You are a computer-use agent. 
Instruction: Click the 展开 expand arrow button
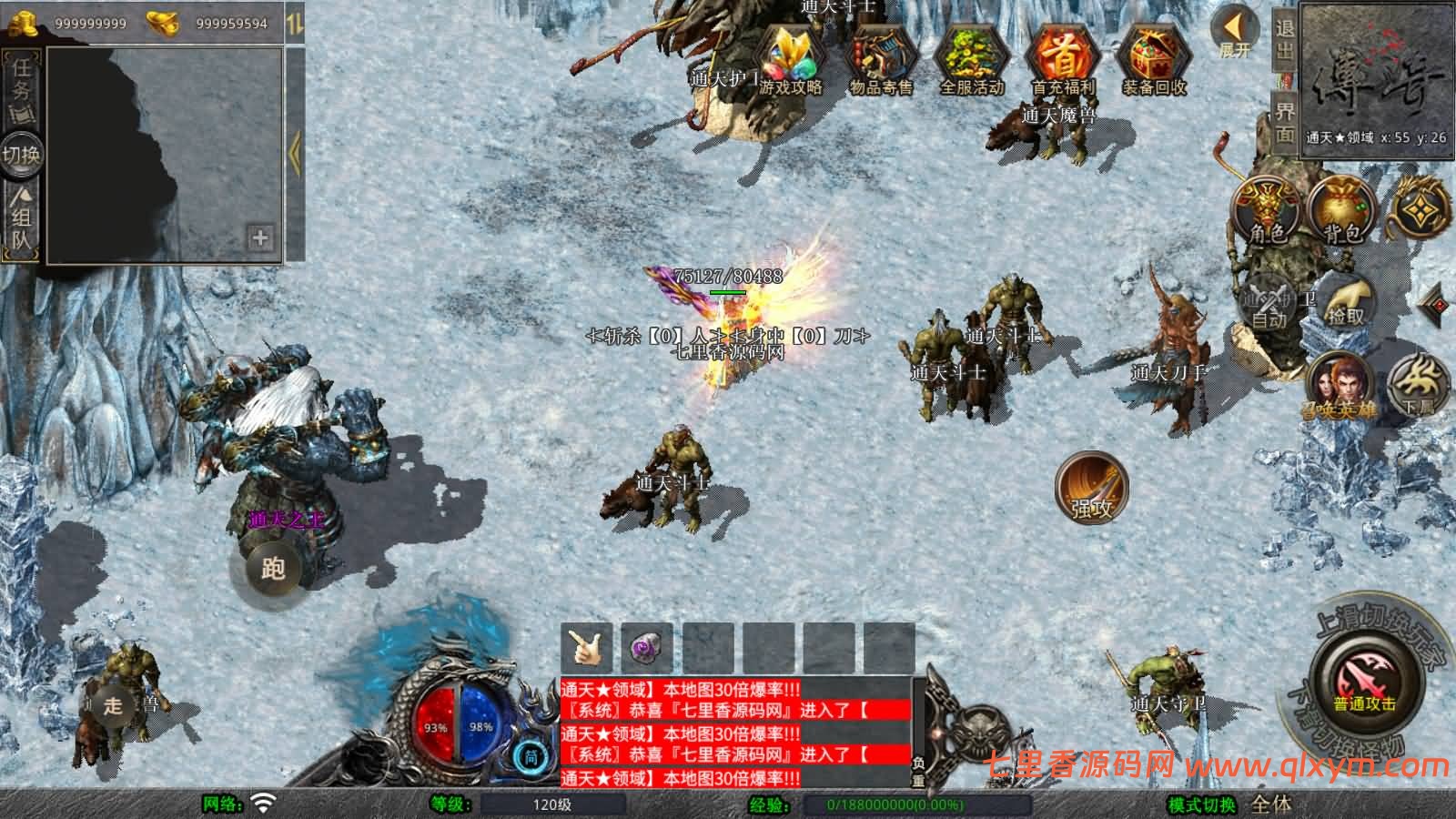(1235, 32)
